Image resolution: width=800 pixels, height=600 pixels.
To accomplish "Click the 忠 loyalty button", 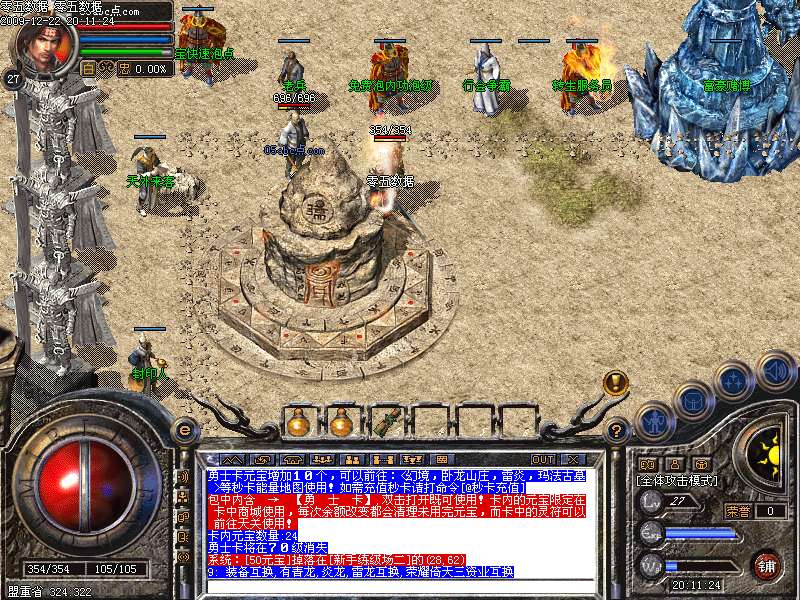I will (x=124, y=68).
